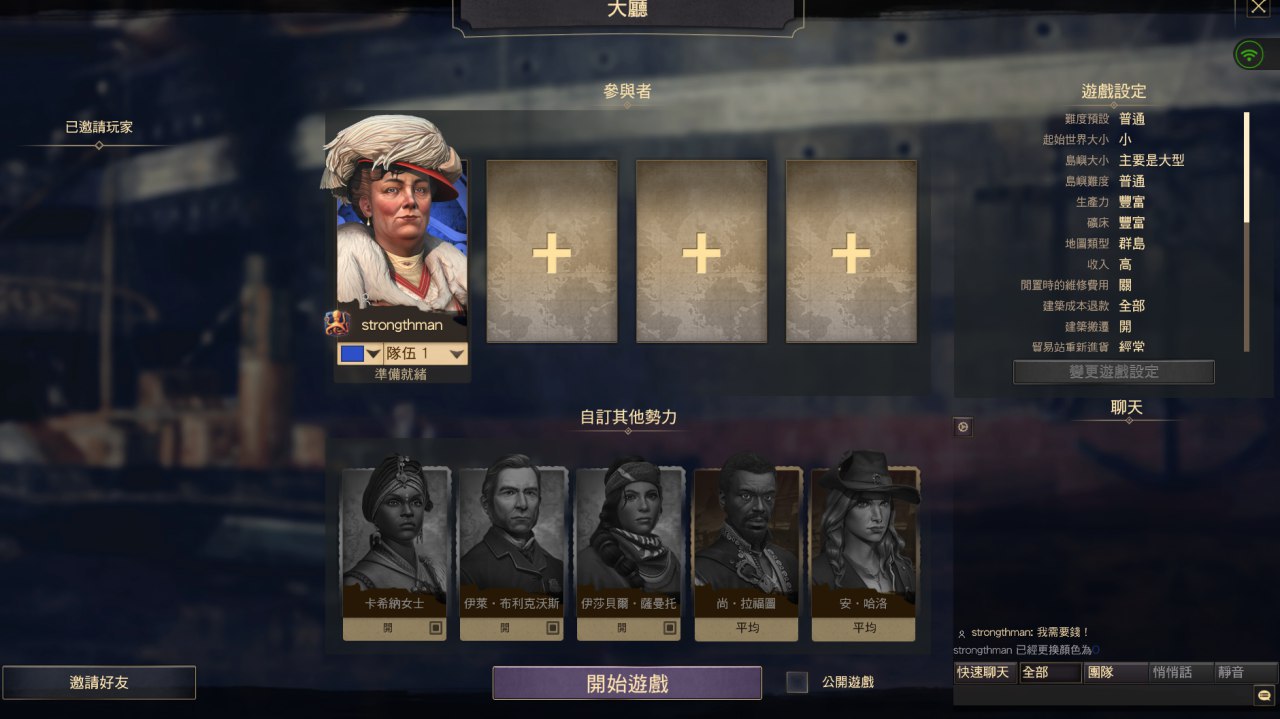The width and height of the screenshot is (1280, 719).
Task: Toggle the 公開遊戲 public game checkbox
Action: (797, 682)
